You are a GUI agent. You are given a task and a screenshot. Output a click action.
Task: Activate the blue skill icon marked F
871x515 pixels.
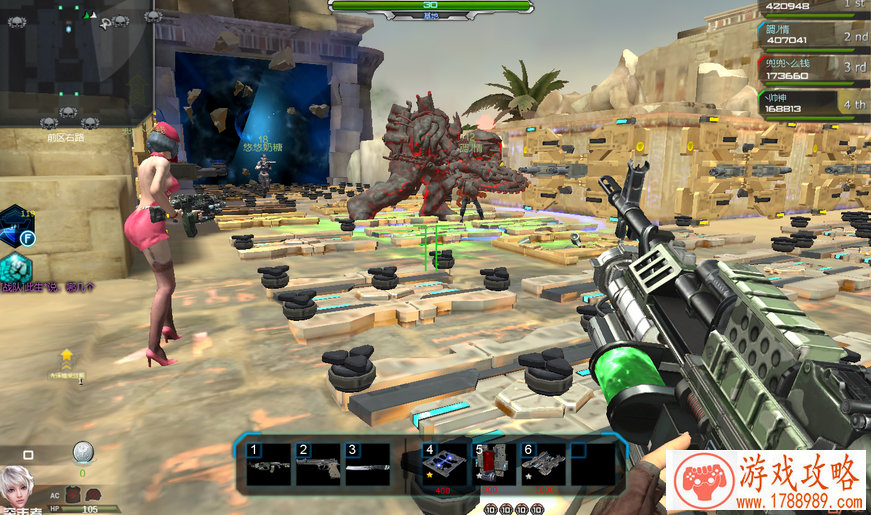point(15,227)
